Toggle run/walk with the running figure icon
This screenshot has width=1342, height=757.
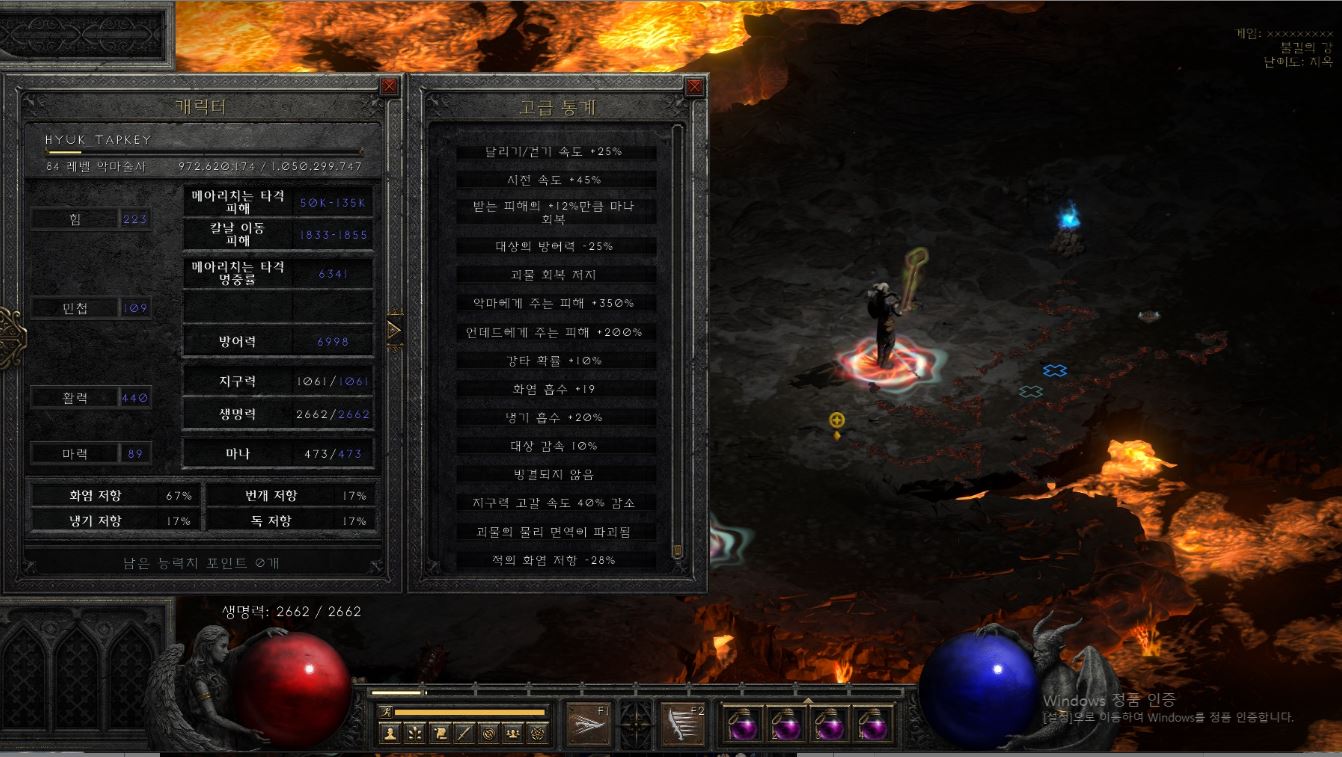pos(387,711)
